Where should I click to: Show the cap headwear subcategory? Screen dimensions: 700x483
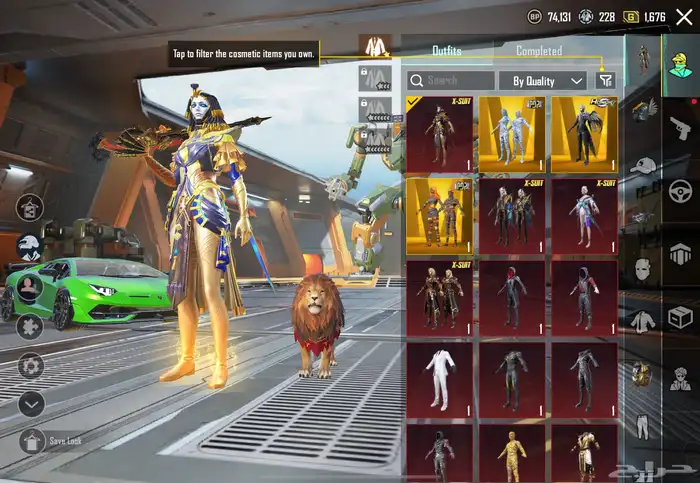(642, 165)
